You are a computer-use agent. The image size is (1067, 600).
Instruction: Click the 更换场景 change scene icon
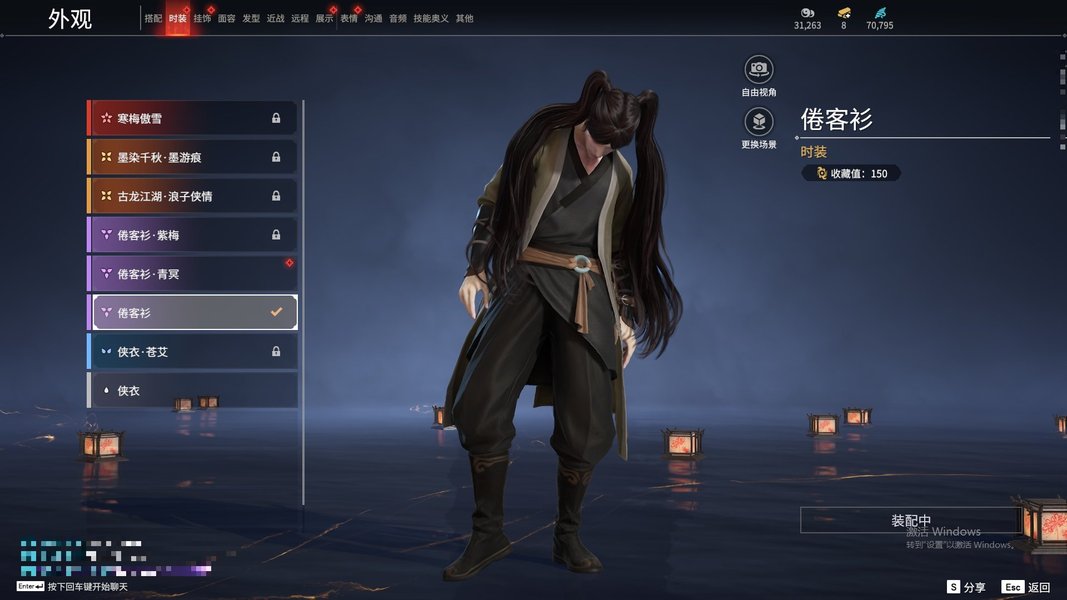(759, 122)
